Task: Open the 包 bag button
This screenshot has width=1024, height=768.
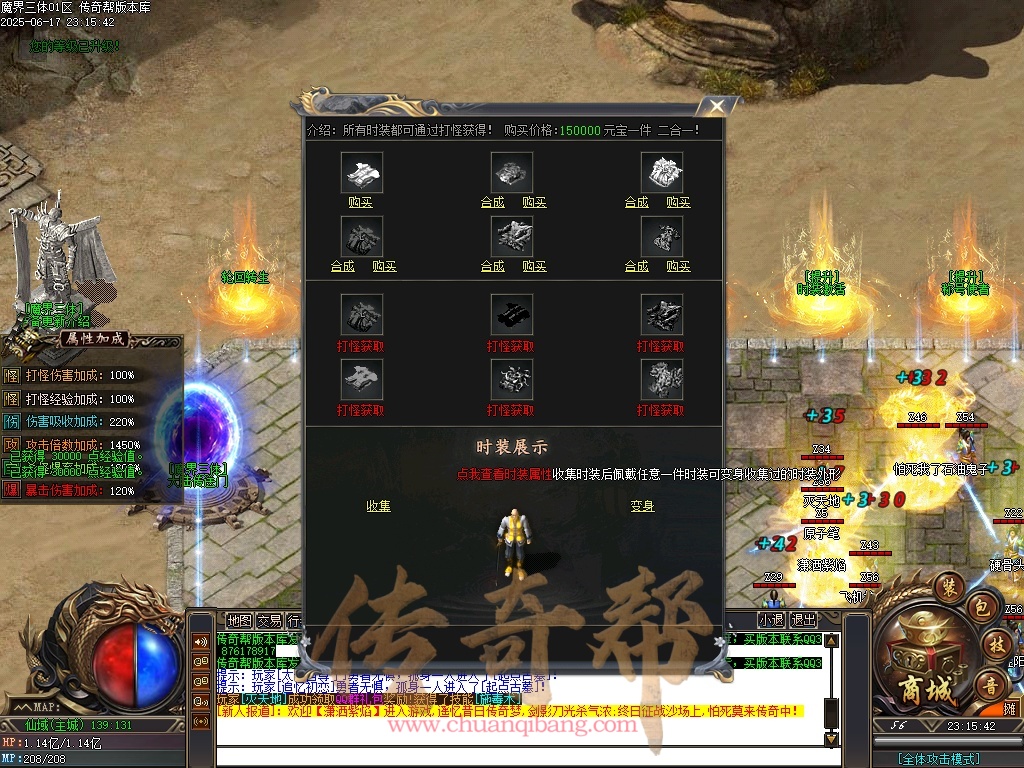Action: [982, 607]
